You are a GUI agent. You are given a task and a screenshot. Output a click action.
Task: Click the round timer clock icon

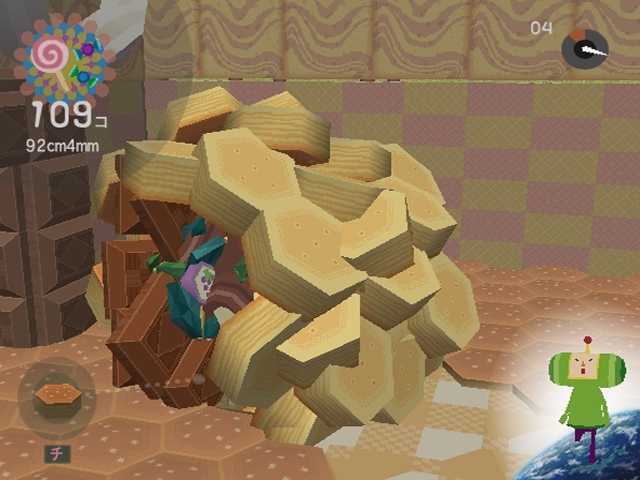[x=584, y=47]
